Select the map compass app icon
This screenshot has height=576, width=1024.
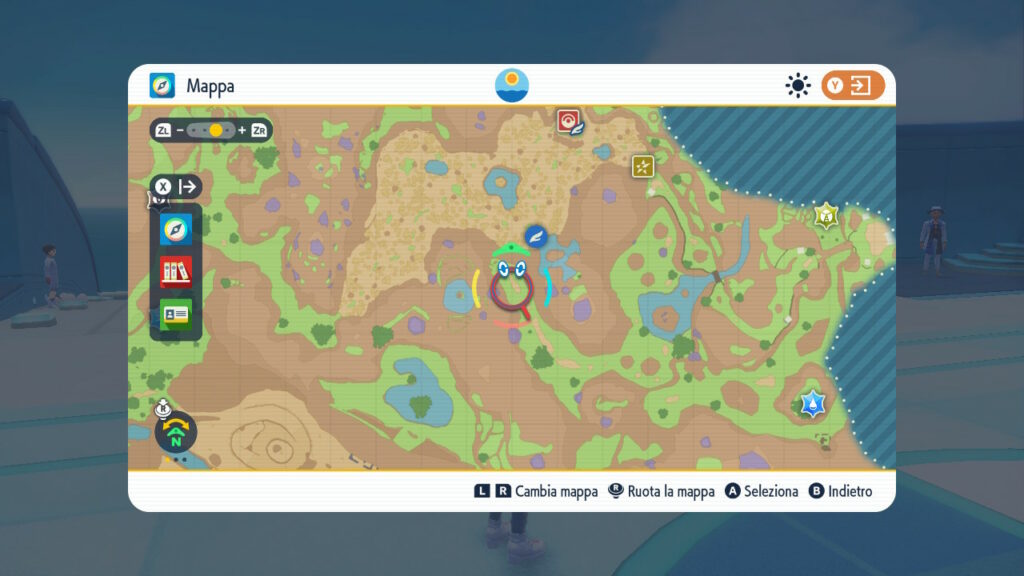(x=176, y=228)
